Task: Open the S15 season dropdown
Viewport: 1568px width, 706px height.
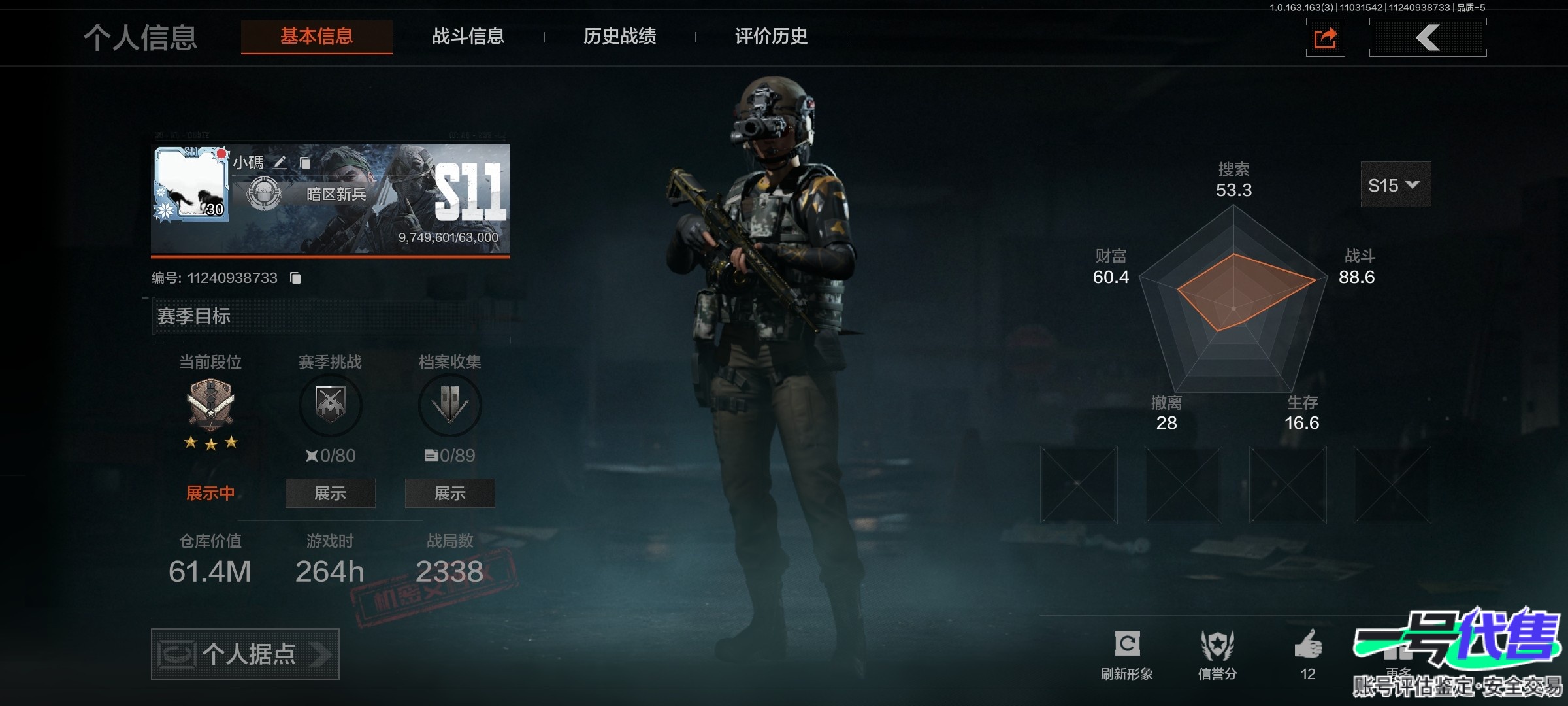Action: pyautogui.click(x=1395, y=185)
